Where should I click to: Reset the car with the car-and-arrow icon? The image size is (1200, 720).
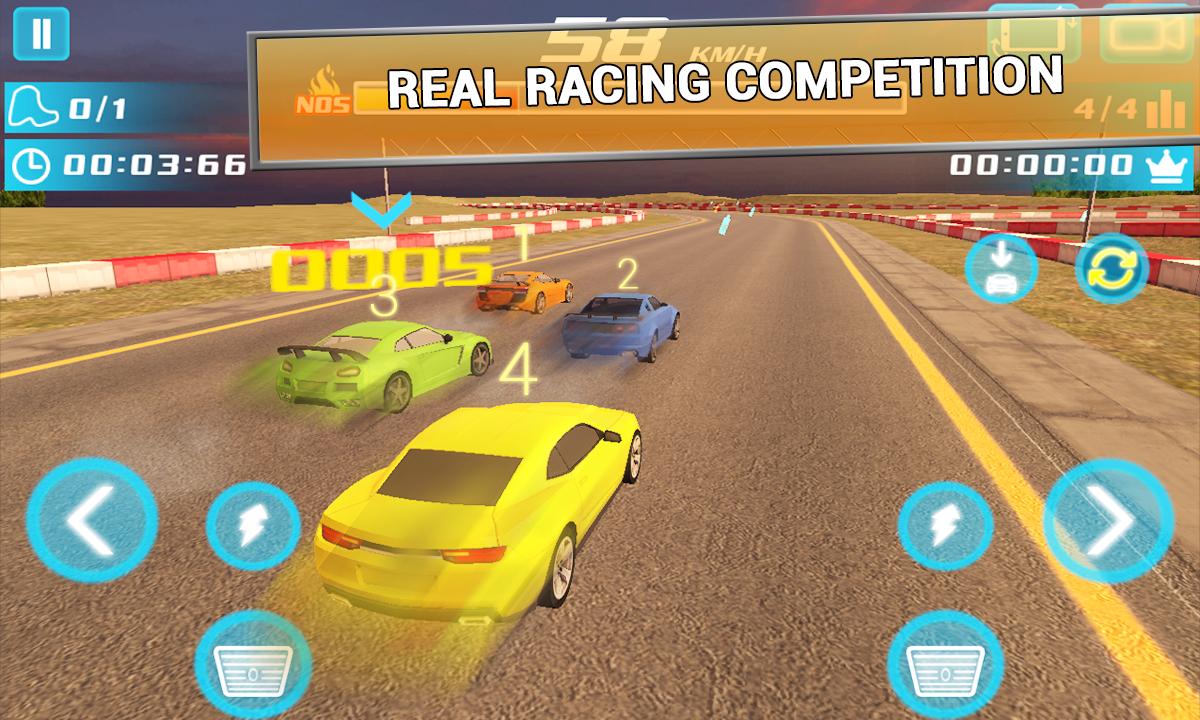[x=1001, y=270]
